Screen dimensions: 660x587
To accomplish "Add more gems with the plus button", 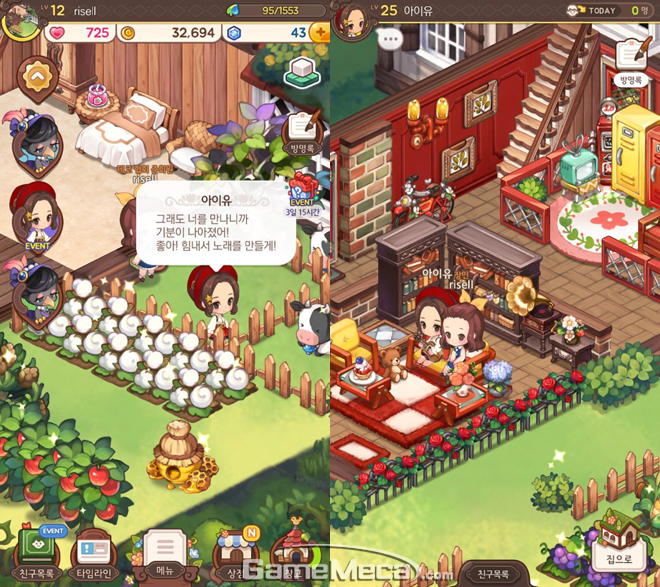I will pyautogui.click(x=320, y=33).
